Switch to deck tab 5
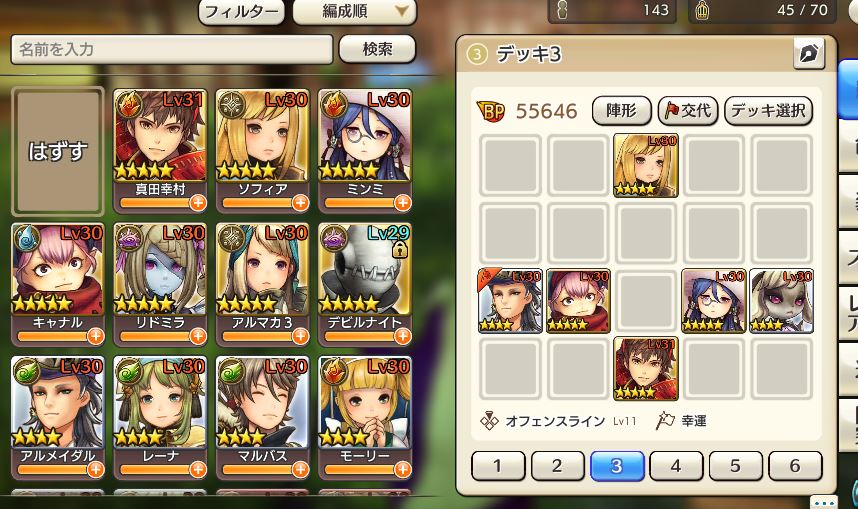This screenshot has height=509, width=858. (x=734, y=466)
